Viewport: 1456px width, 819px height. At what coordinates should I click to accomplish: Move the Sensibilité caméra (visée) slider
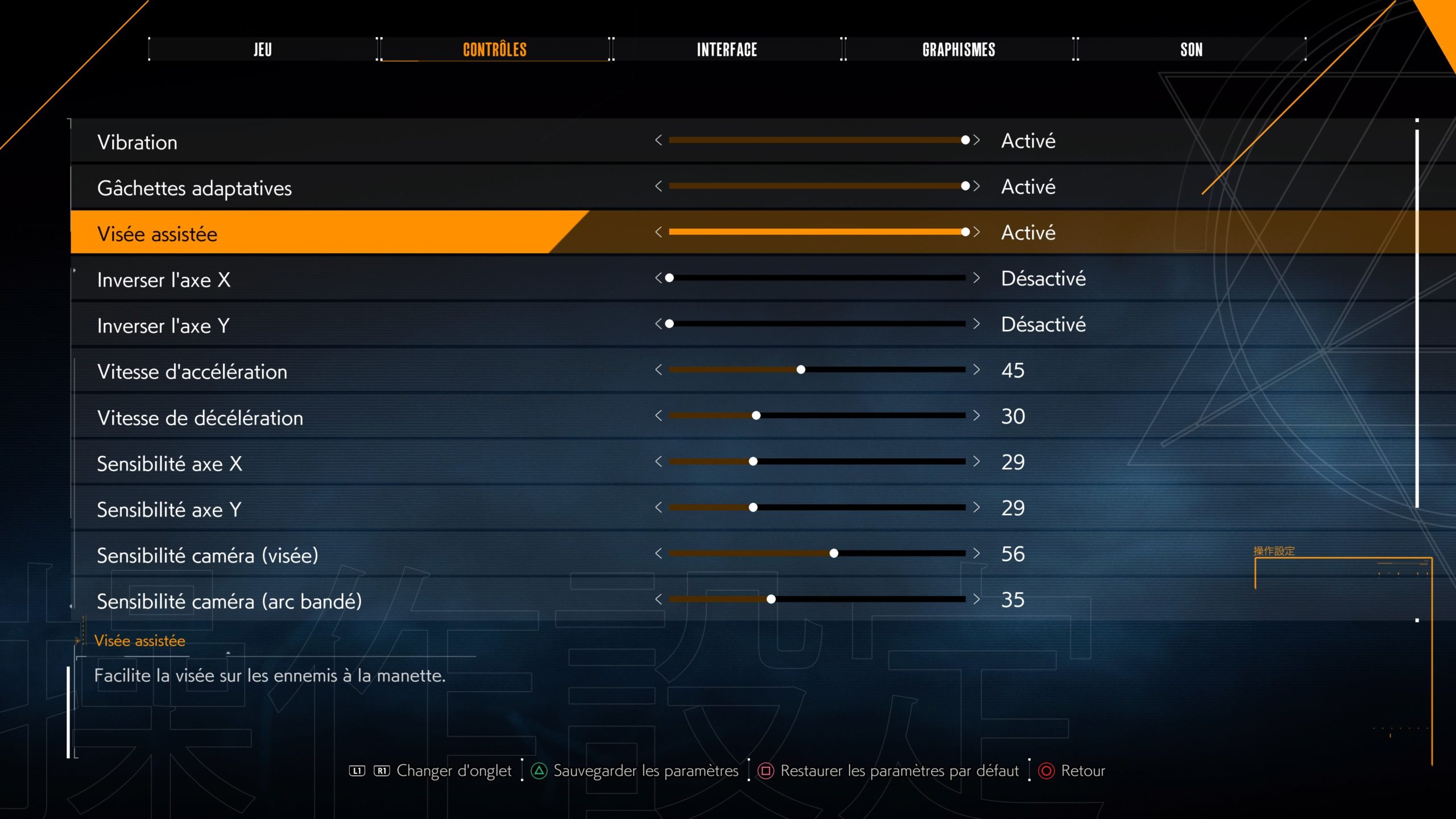834,553
